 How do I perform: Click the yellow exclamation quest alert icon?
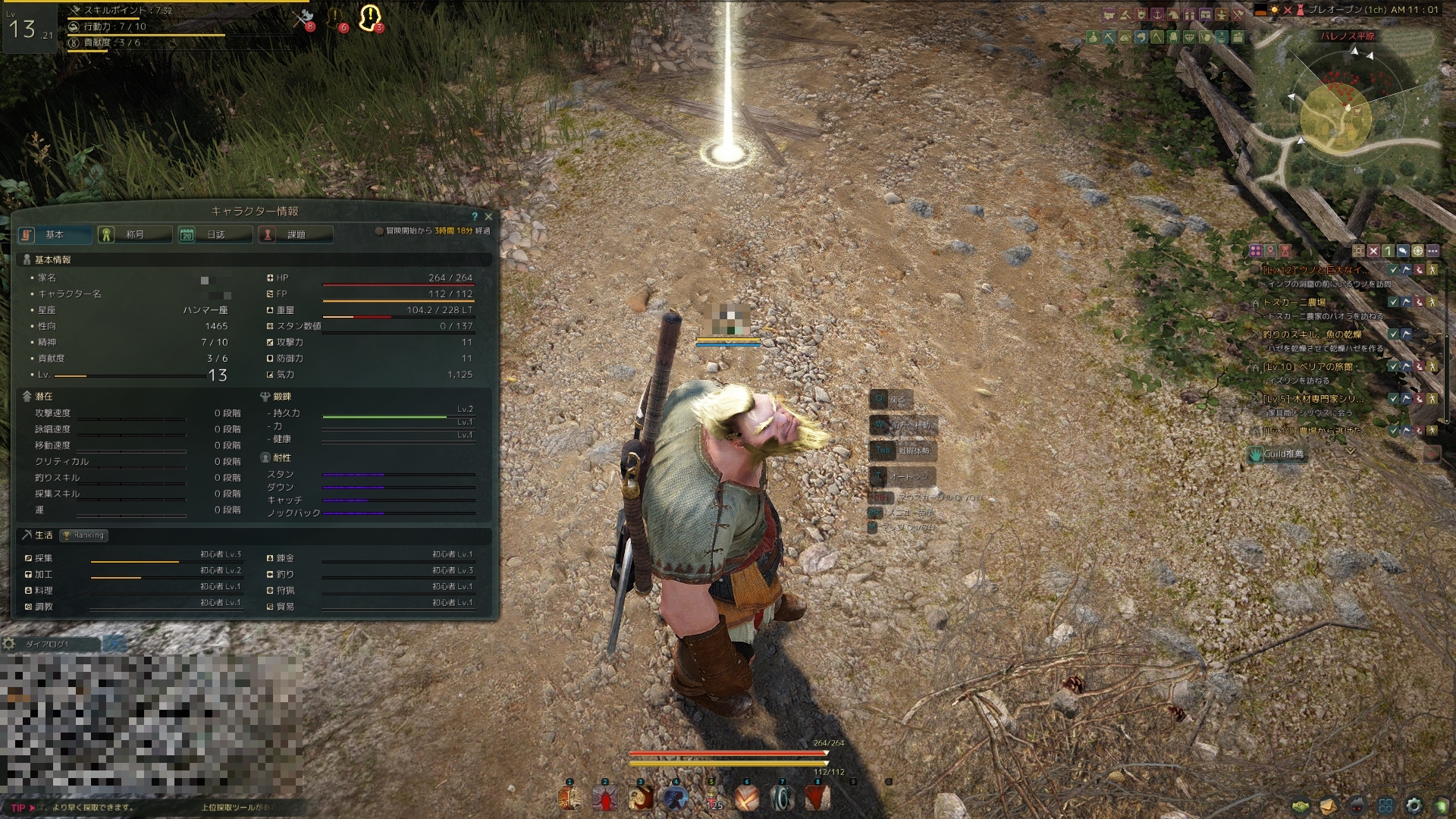coord(369,17)
